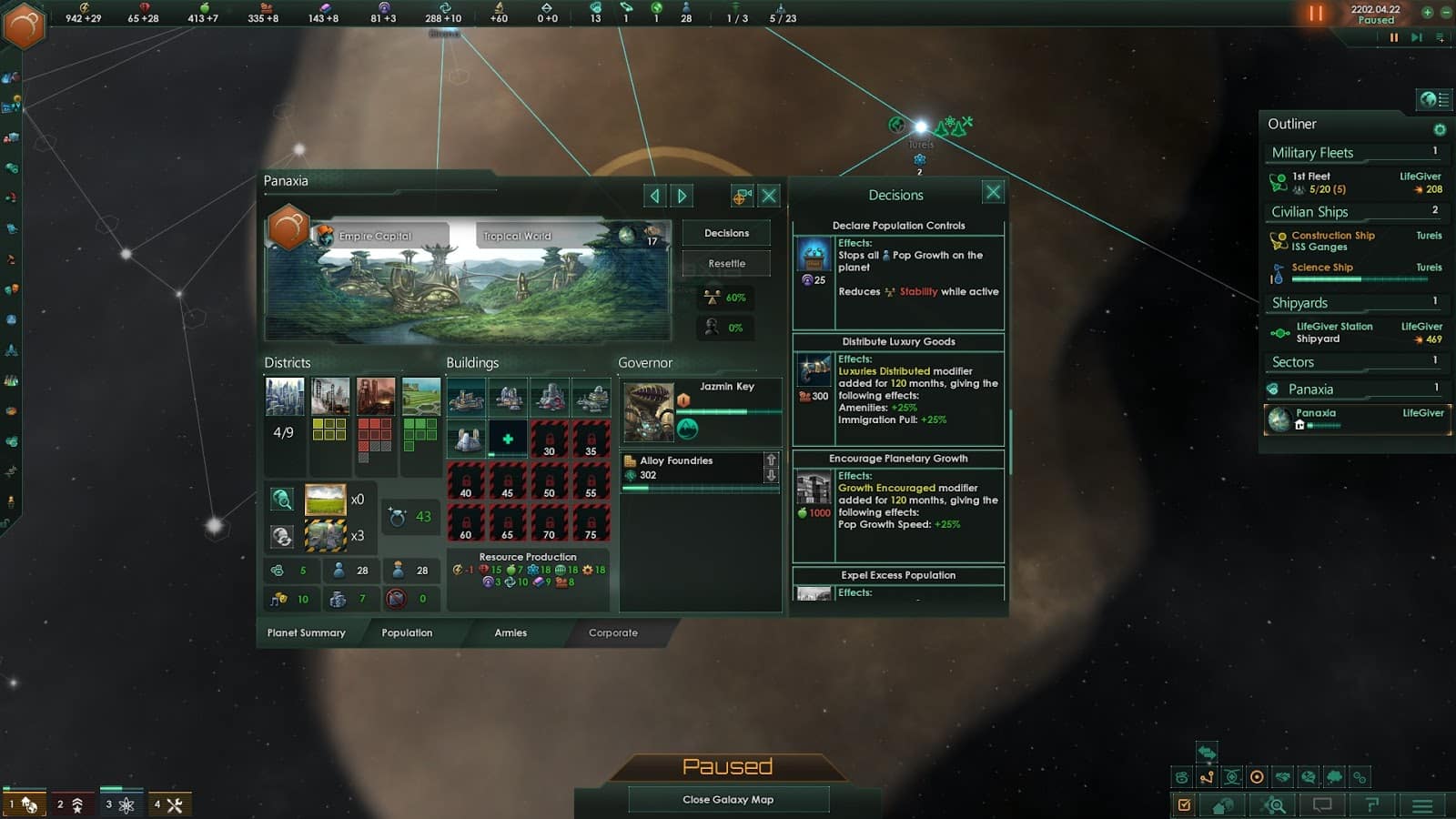This screenshot has width=1456, height=819.
Task: Add a new building with the green plus
Action: (508, 439)
